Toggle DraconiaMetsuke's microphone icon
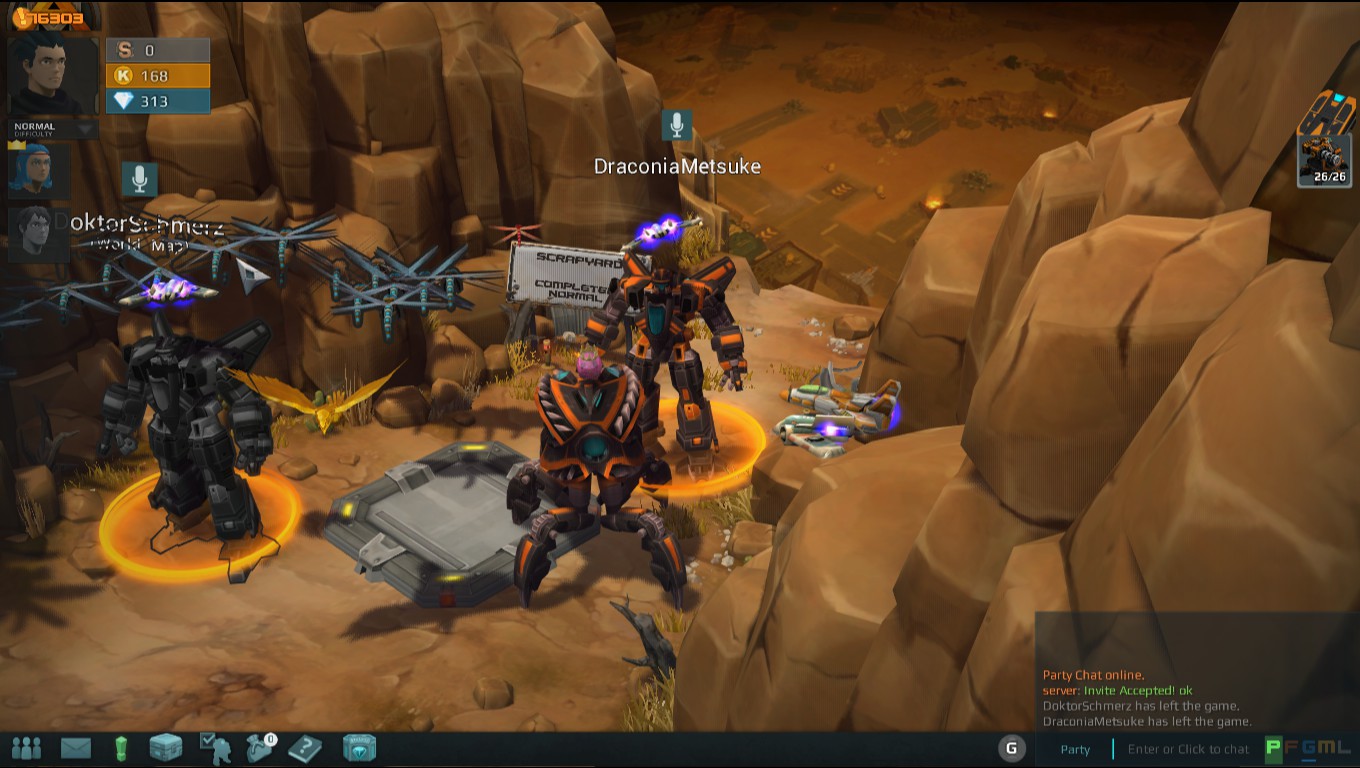Screen dimensions: 1360x768 click(676, 123)
